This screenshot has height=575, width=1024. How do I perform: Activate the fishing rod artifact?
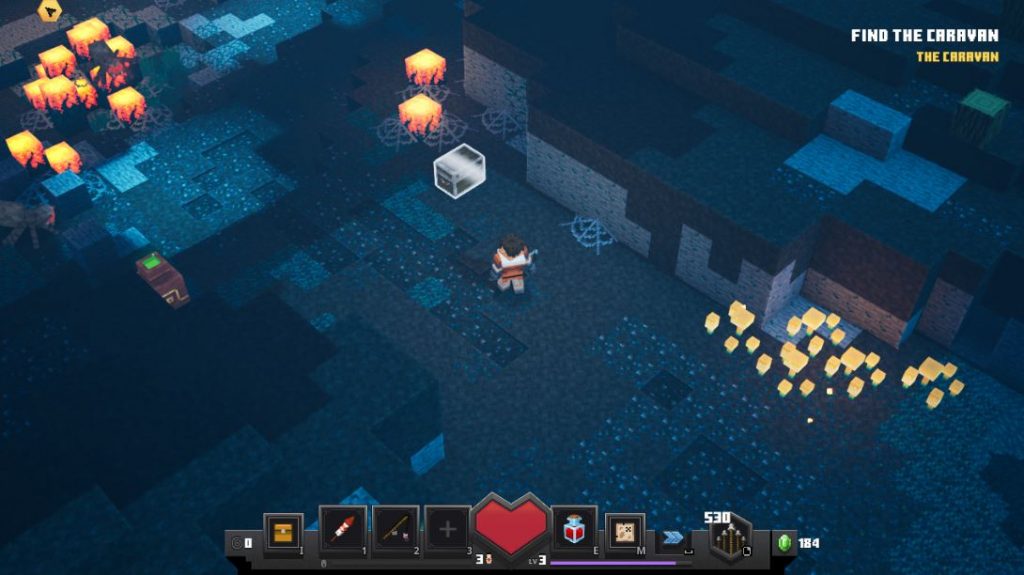[x=395, y=528]
